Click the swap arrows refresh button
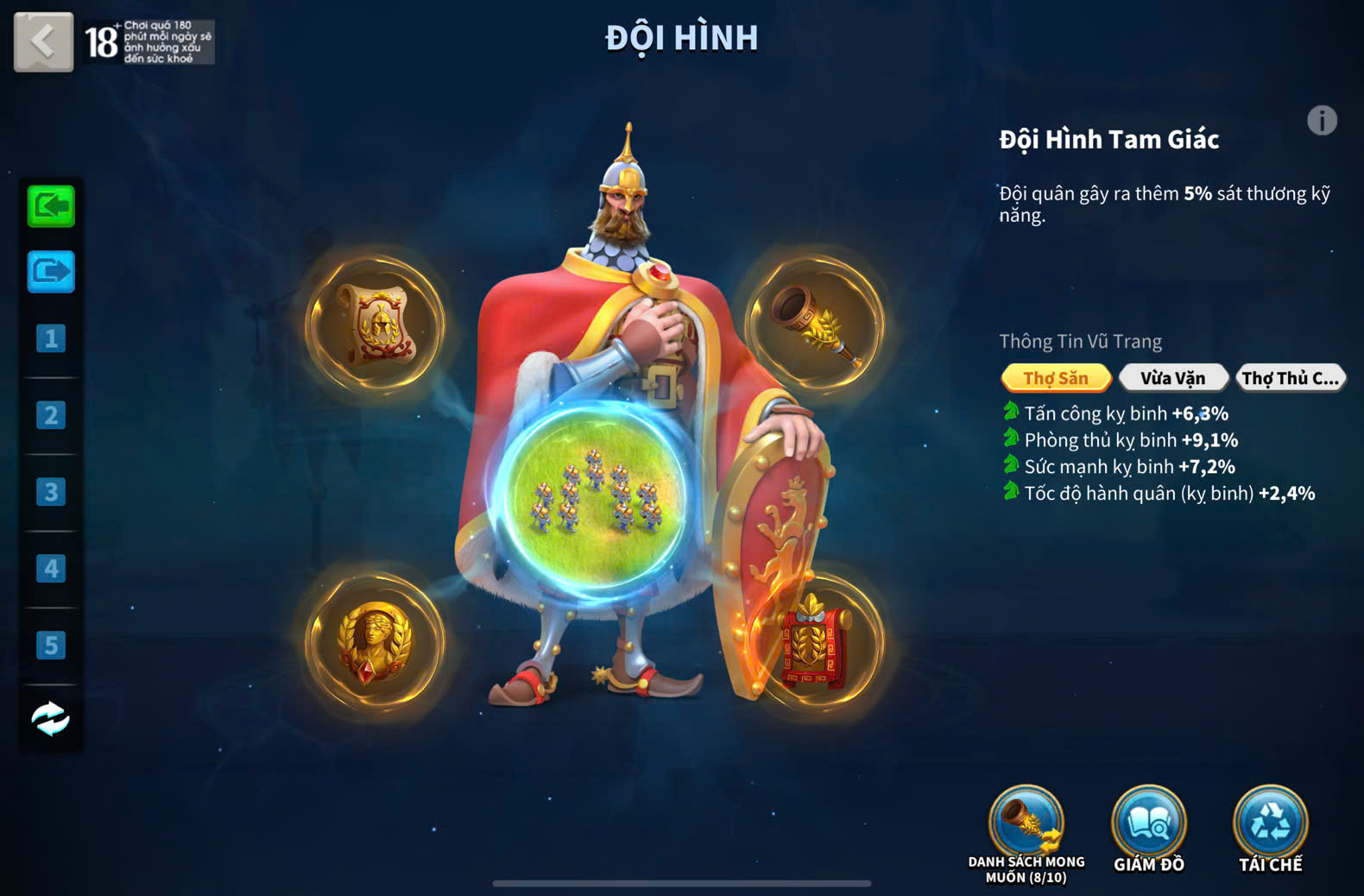Screen dimensions: 1364x896 click(x=51, y=718)
